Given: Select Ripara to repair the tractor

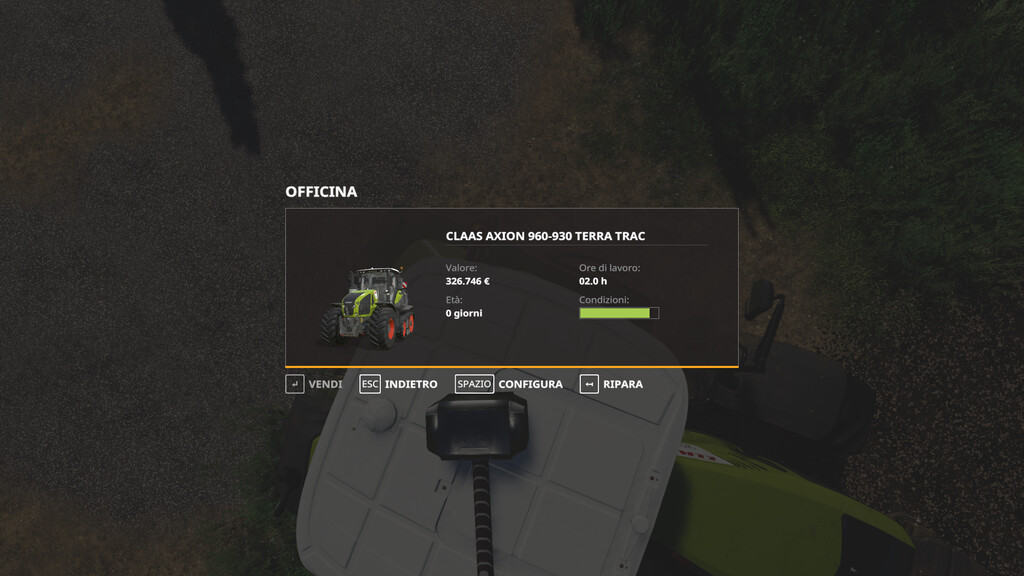Looking at the screenshot, I should tap(611, 384).
